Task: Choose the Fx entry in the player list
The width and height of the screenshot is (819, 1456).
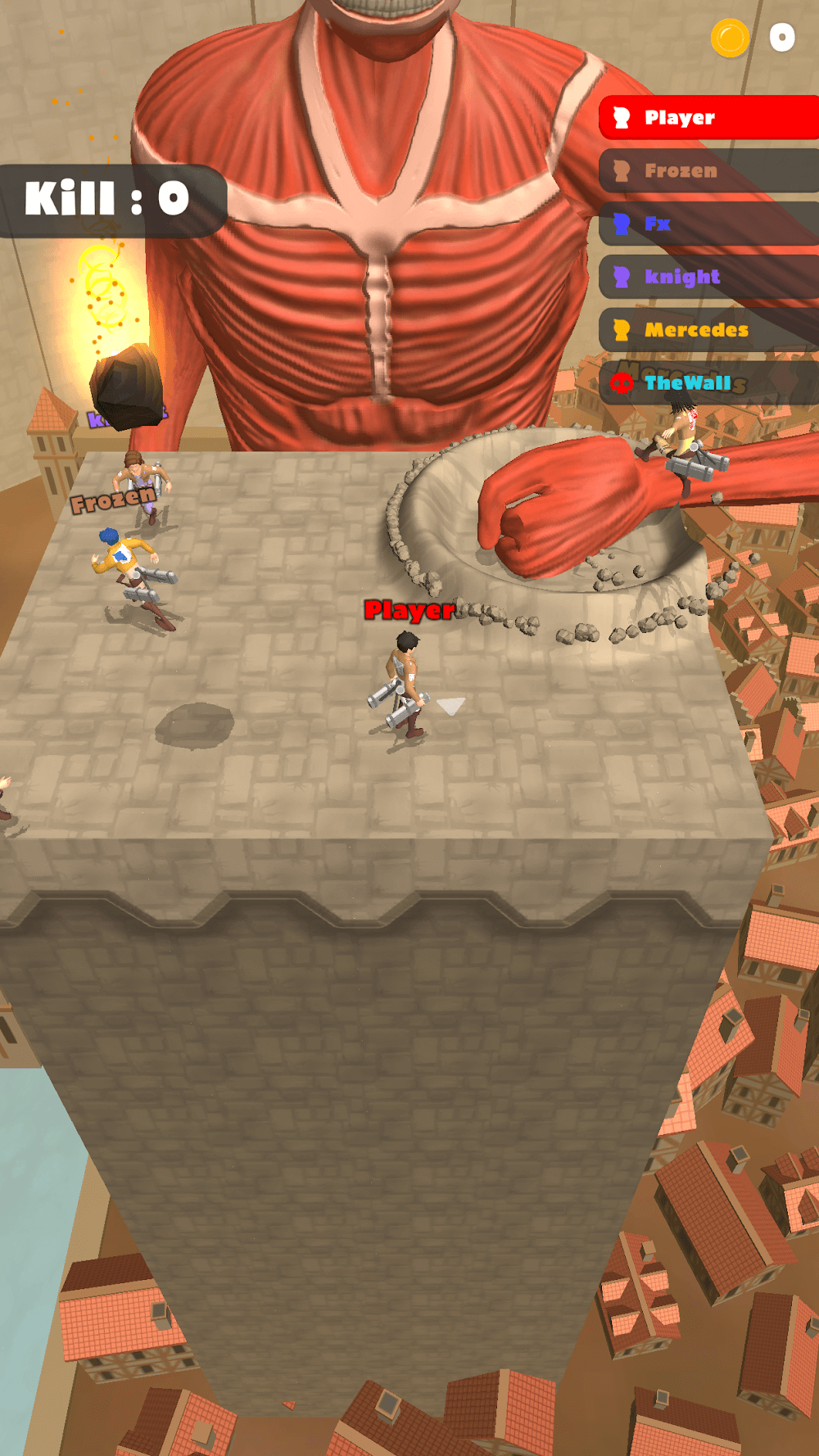Action: coord(708,224)
